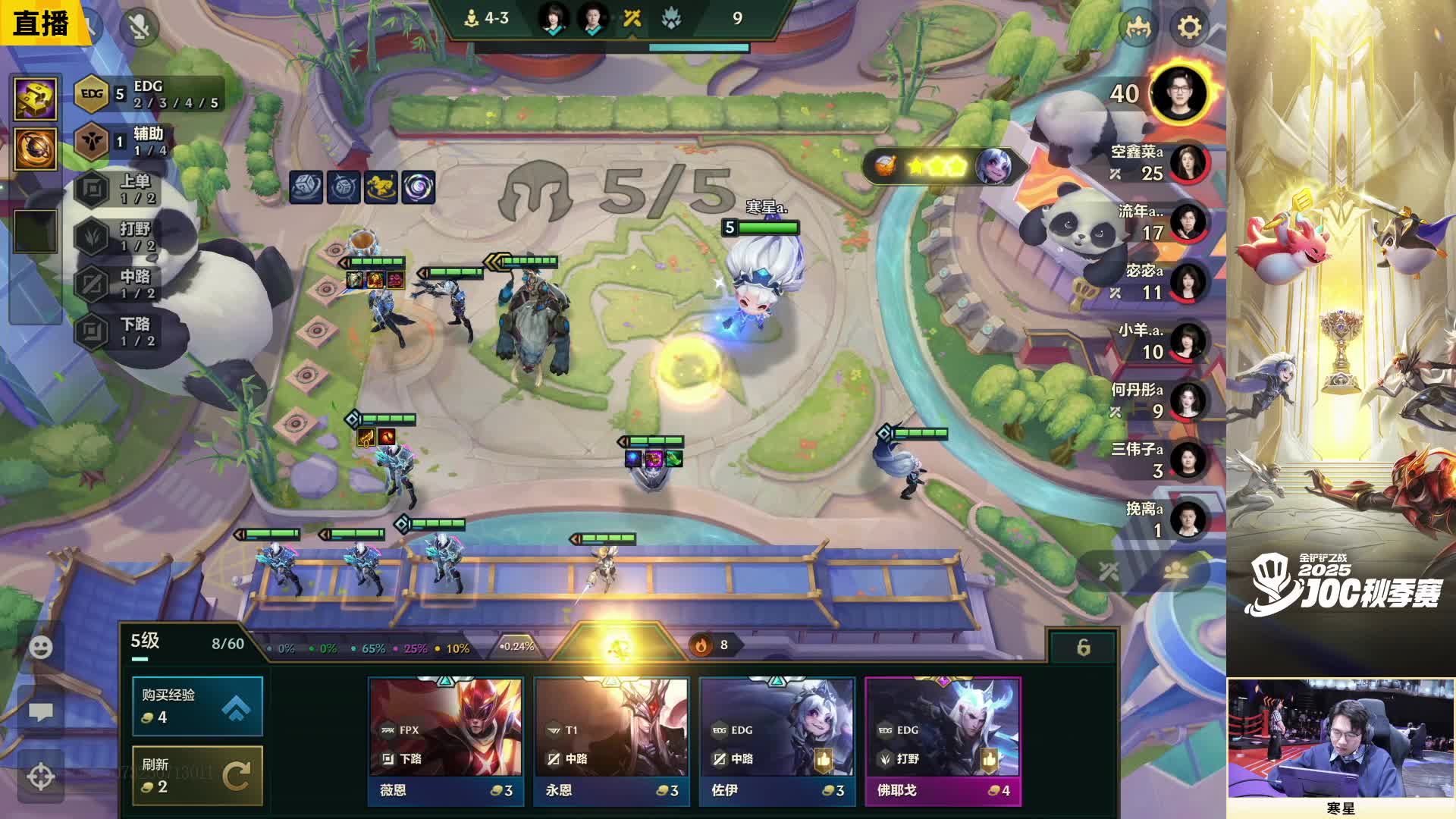This screenshot has width=1456, height=819.
Task: Open the 辅助 trait entry
Action: click(x=121, y=142)
